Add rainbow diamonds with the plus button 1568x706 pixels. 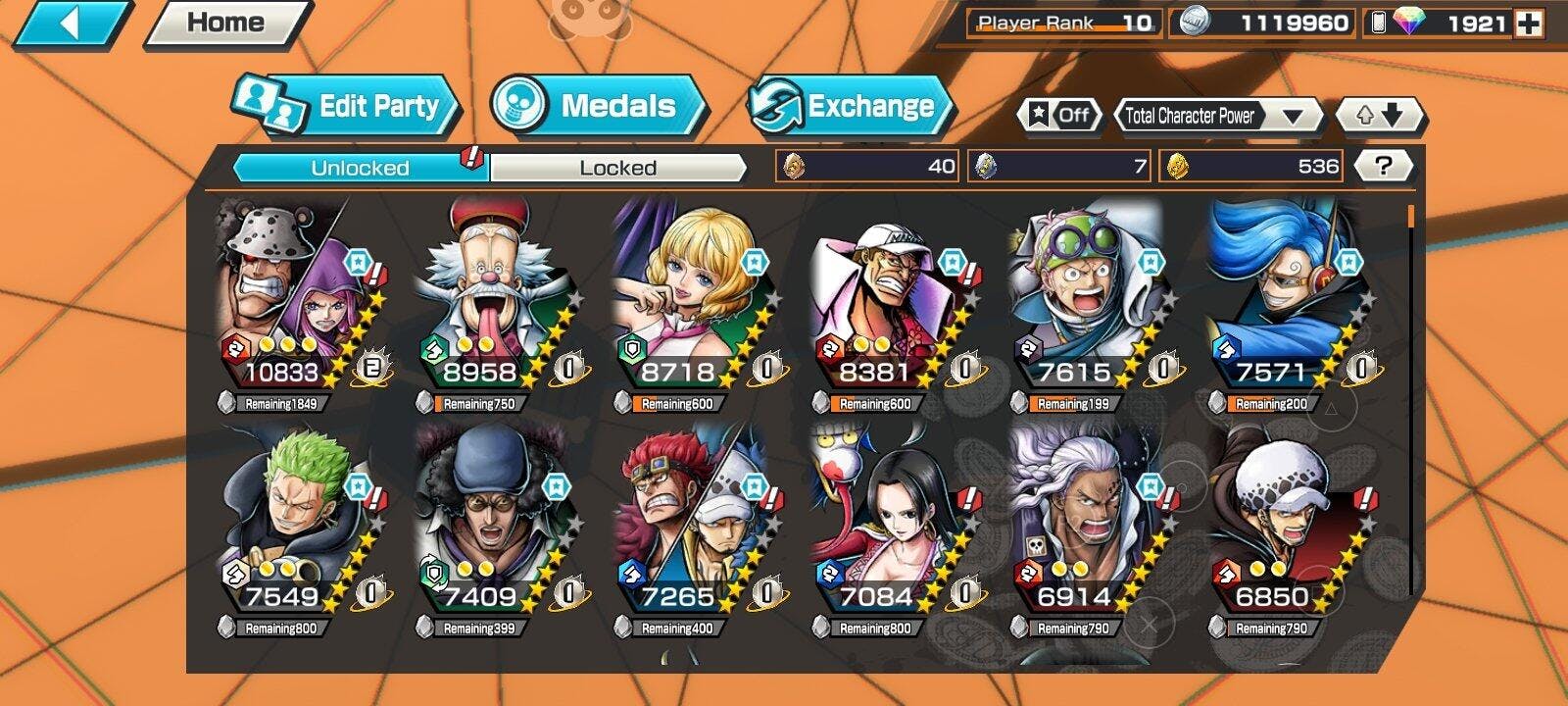pyautogui.click(x=1528, y=24)
